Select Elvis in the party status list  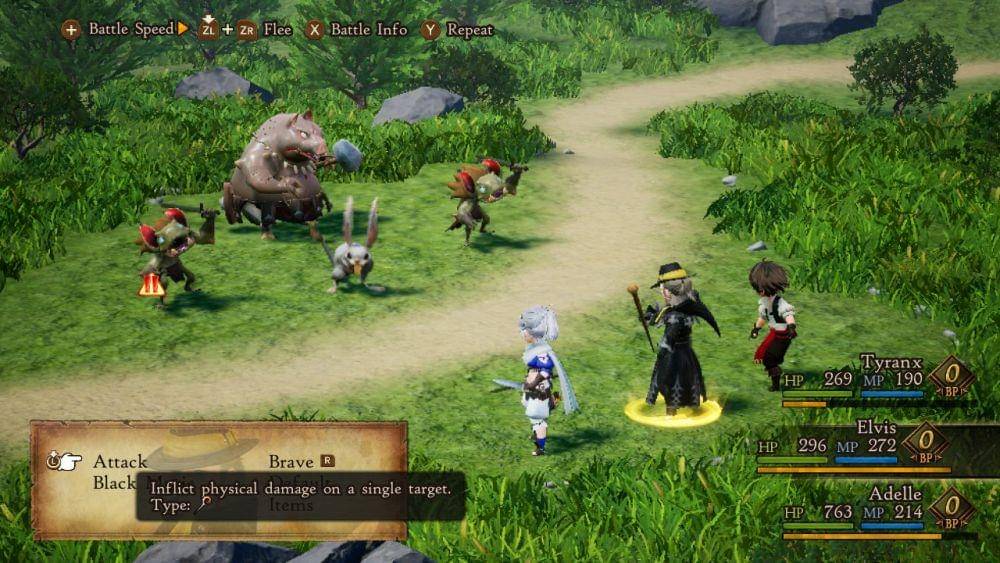click(876, 427)
